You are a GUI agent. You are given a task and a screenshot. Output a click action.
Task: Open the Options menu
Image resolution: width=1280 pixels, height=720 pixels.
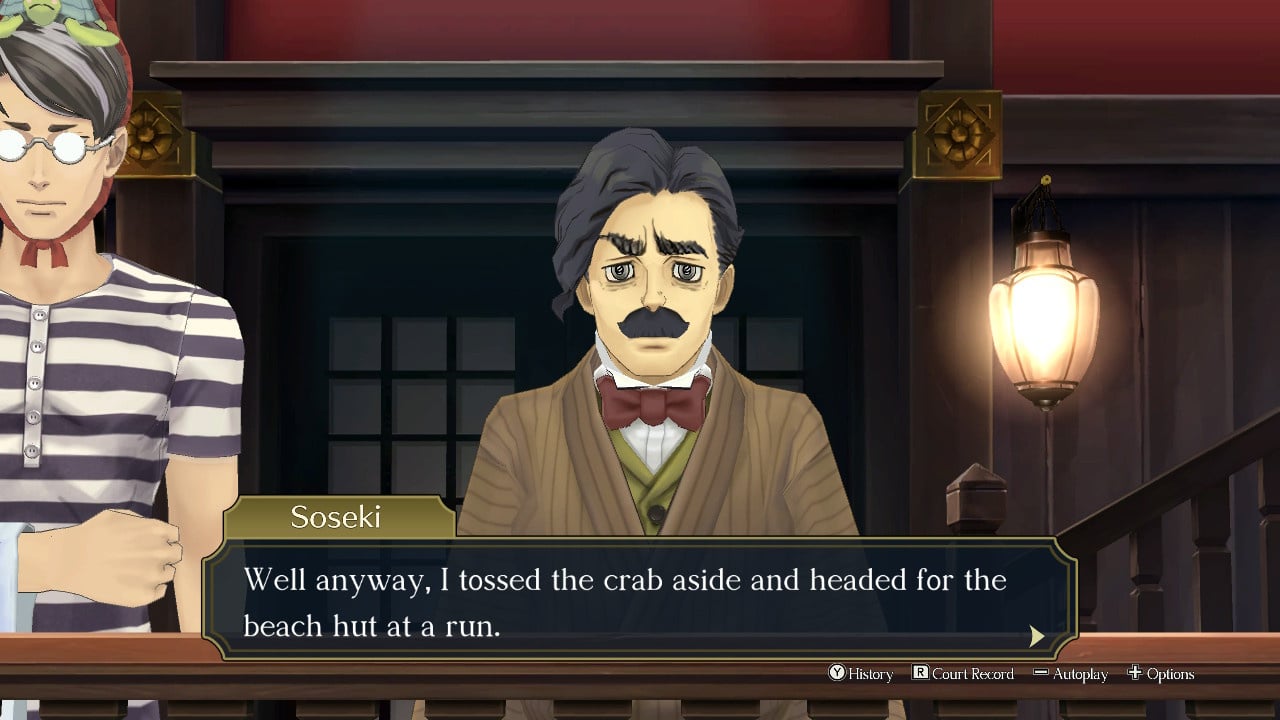(1160, 674)
